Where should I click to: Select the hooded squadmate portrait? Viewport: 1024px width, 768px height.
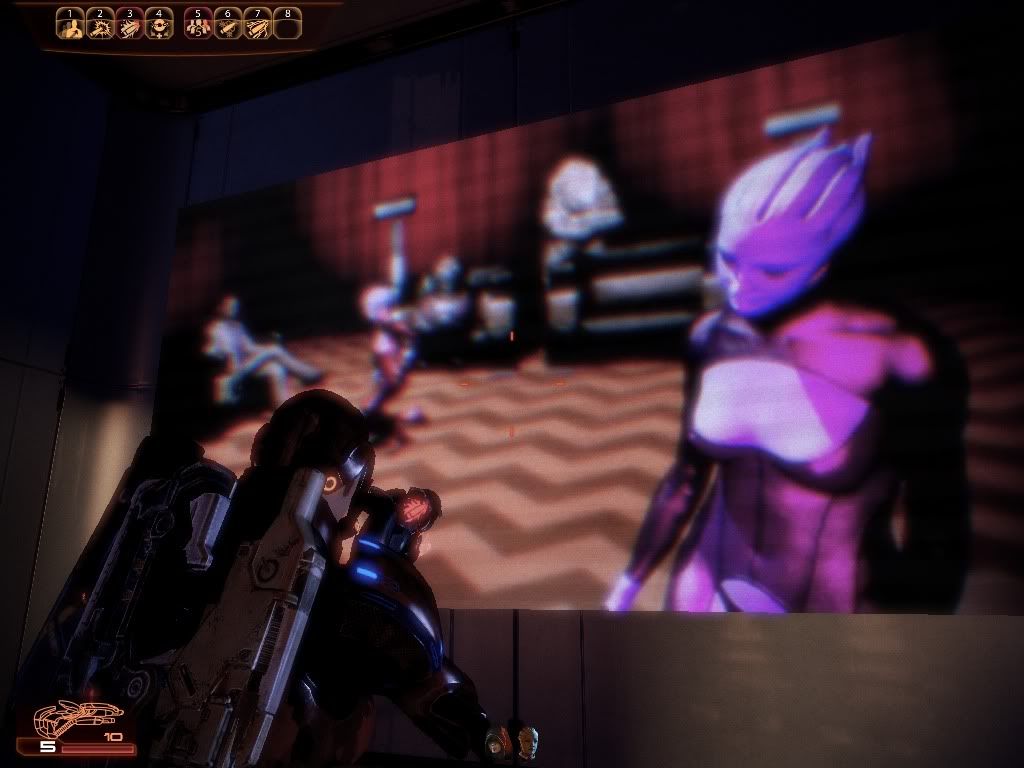click(497, 742)
